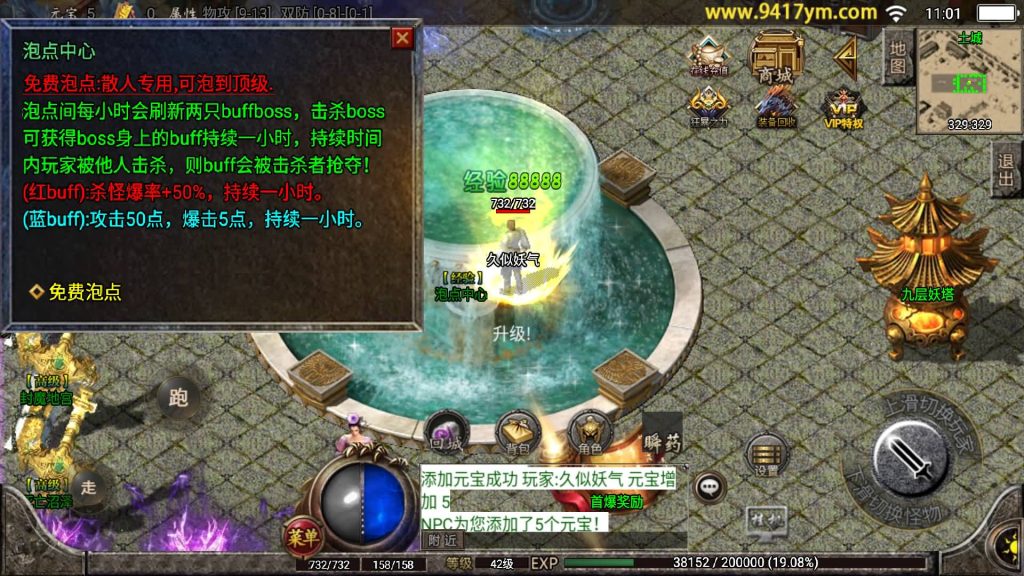Tap the sword attack button
This screenshot has height=576, width=1024.
911,460
